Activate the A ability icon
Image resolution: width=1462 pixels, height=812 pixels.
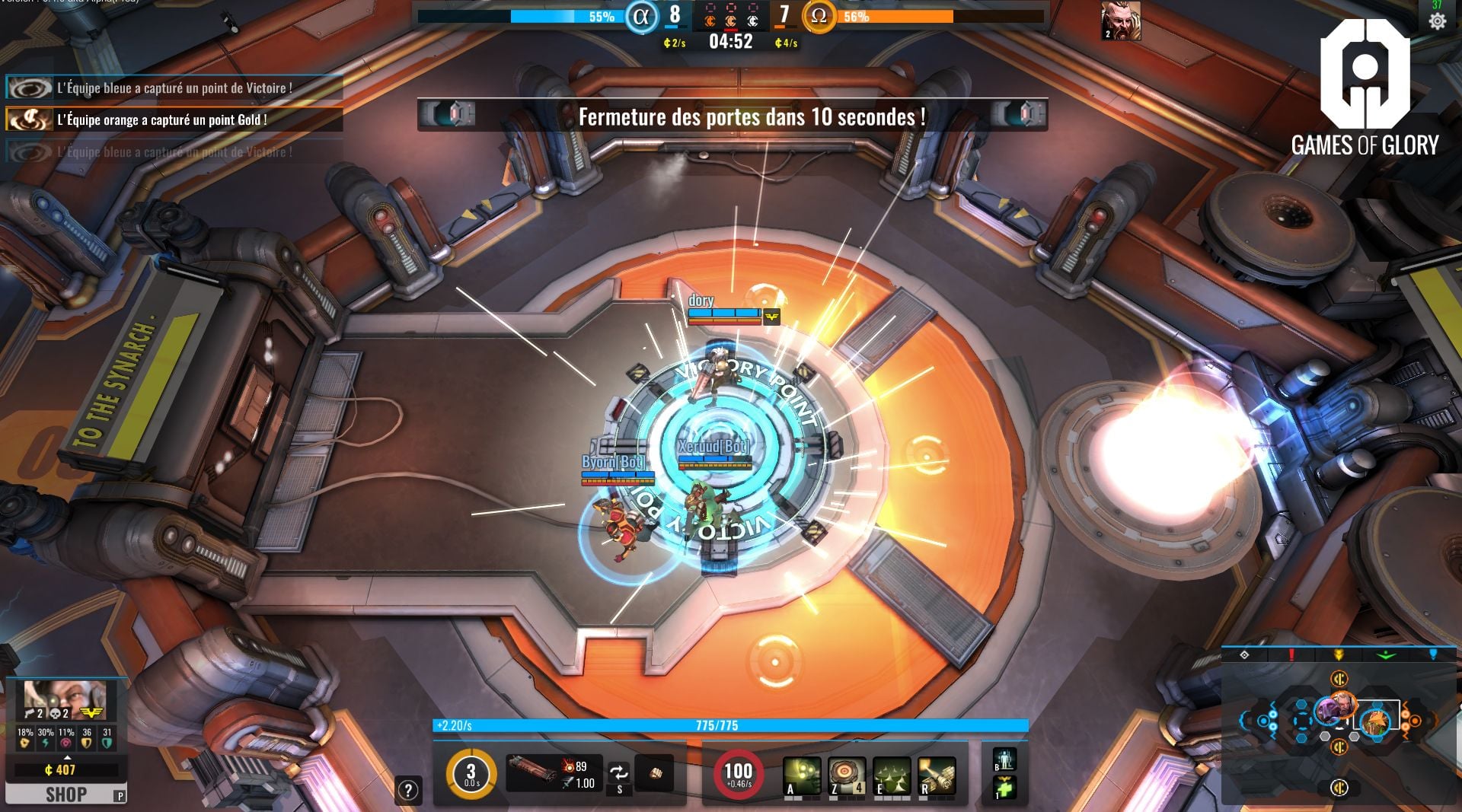803,775
